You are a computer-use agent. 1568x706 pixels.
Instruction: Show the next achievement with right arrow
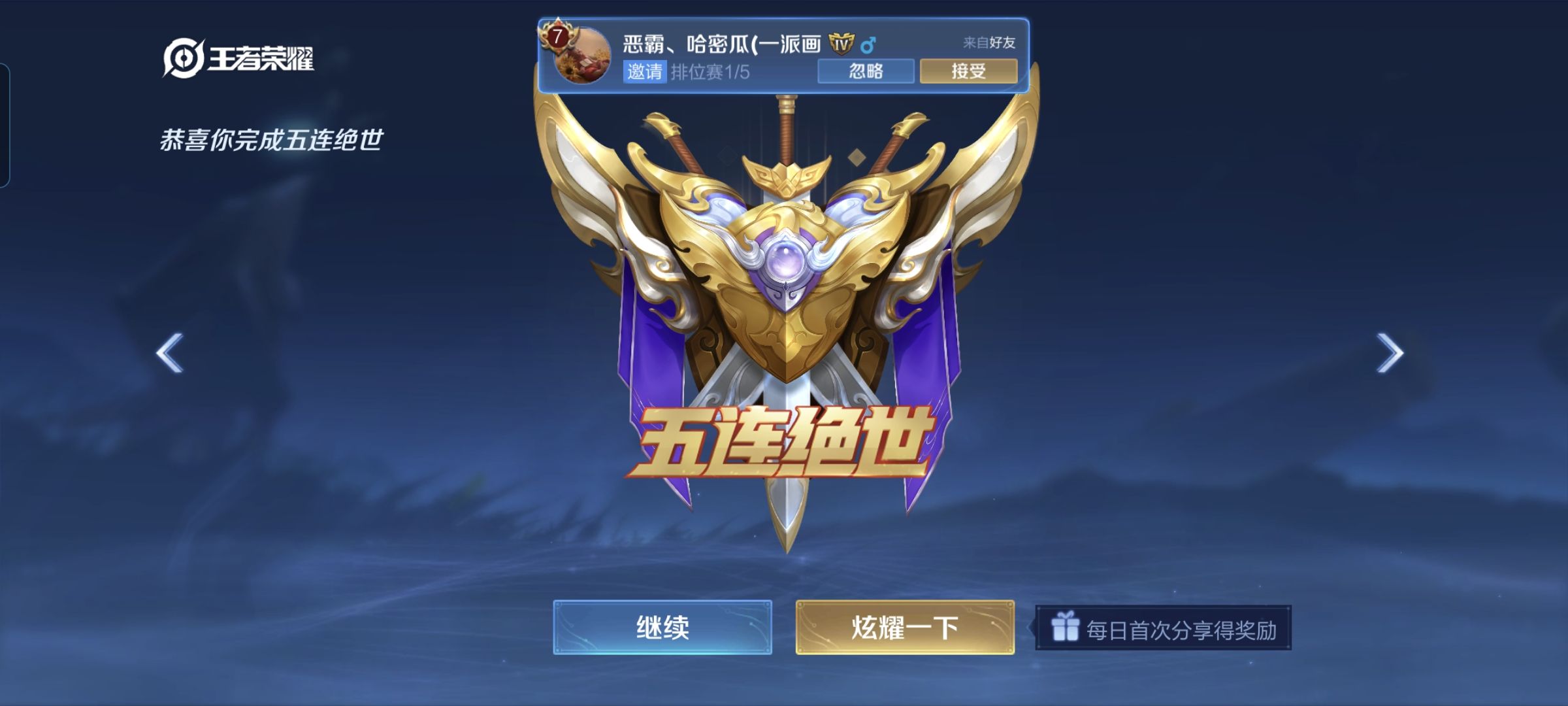tap(1390, 353)
